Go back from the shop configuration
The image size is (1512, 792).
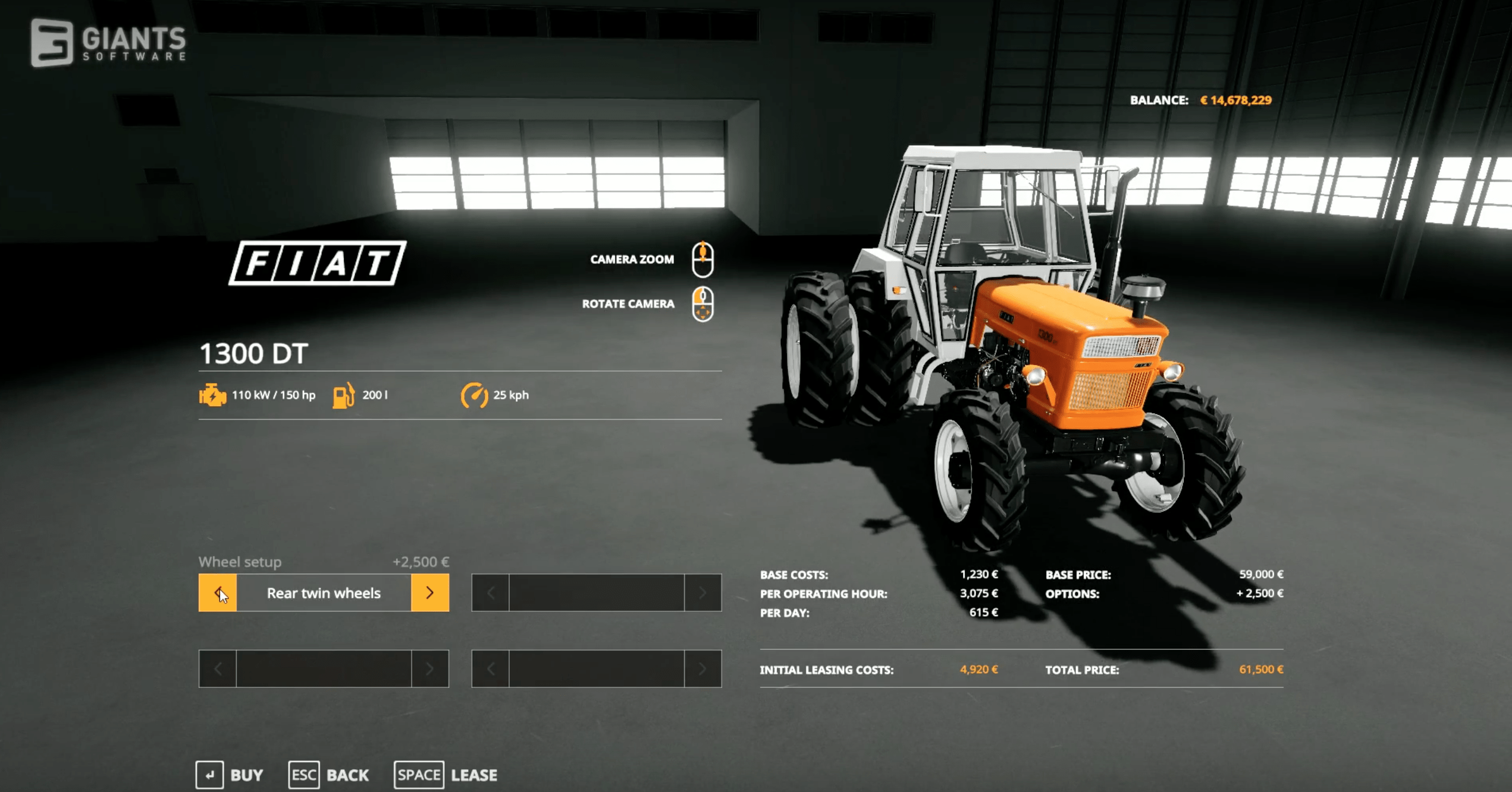click(x=328, y=775)
